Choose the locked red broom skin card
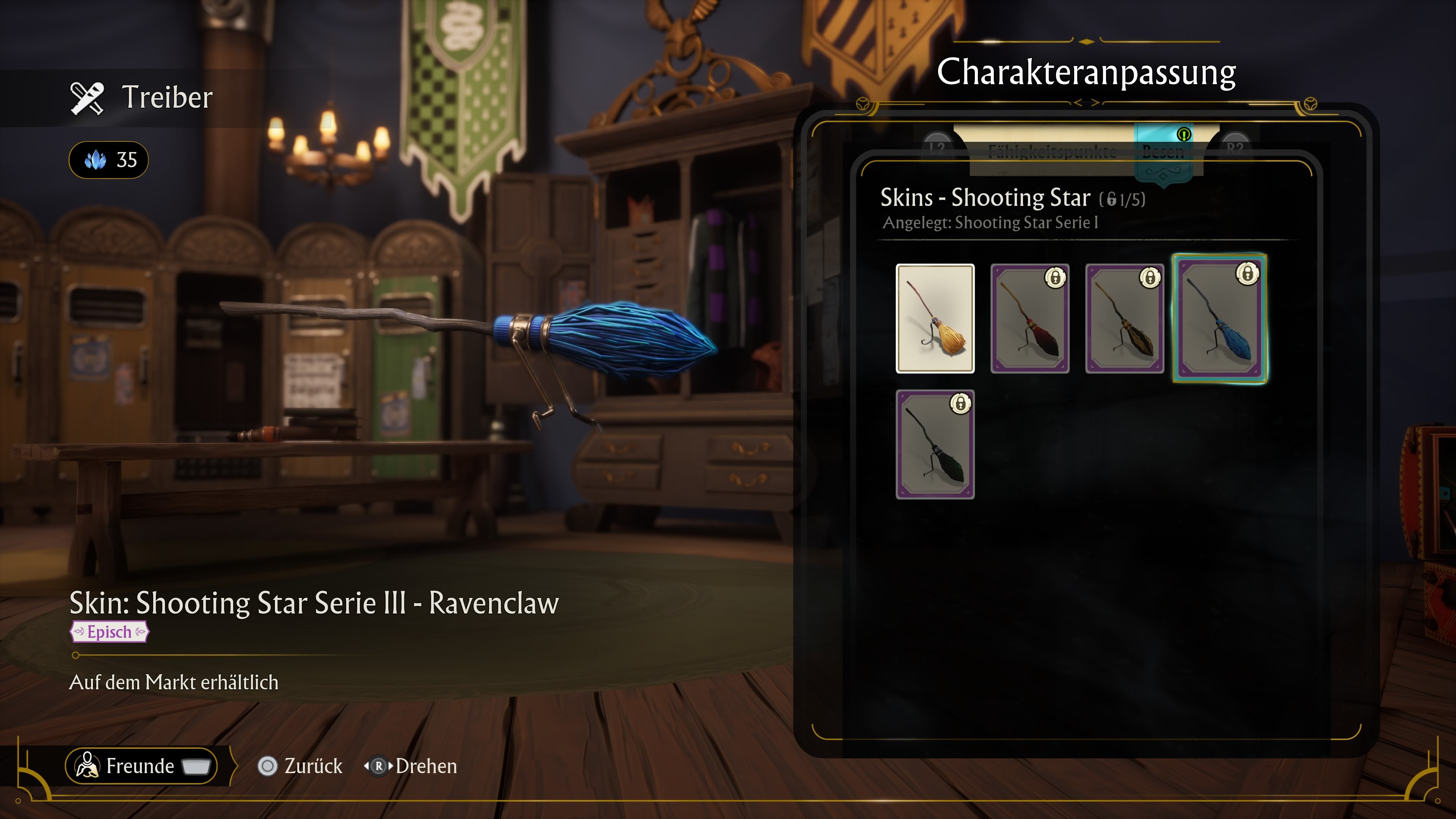Viewport: 1456px width, 819px height. tap(1029, 318)
